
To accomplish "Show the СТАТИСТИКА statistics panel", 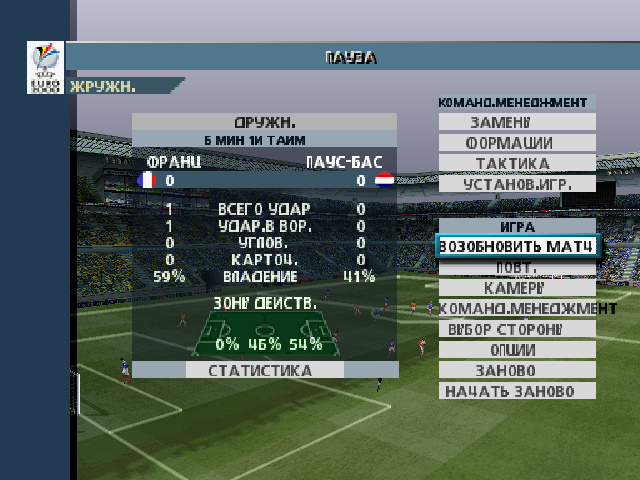I will [260, 370].
